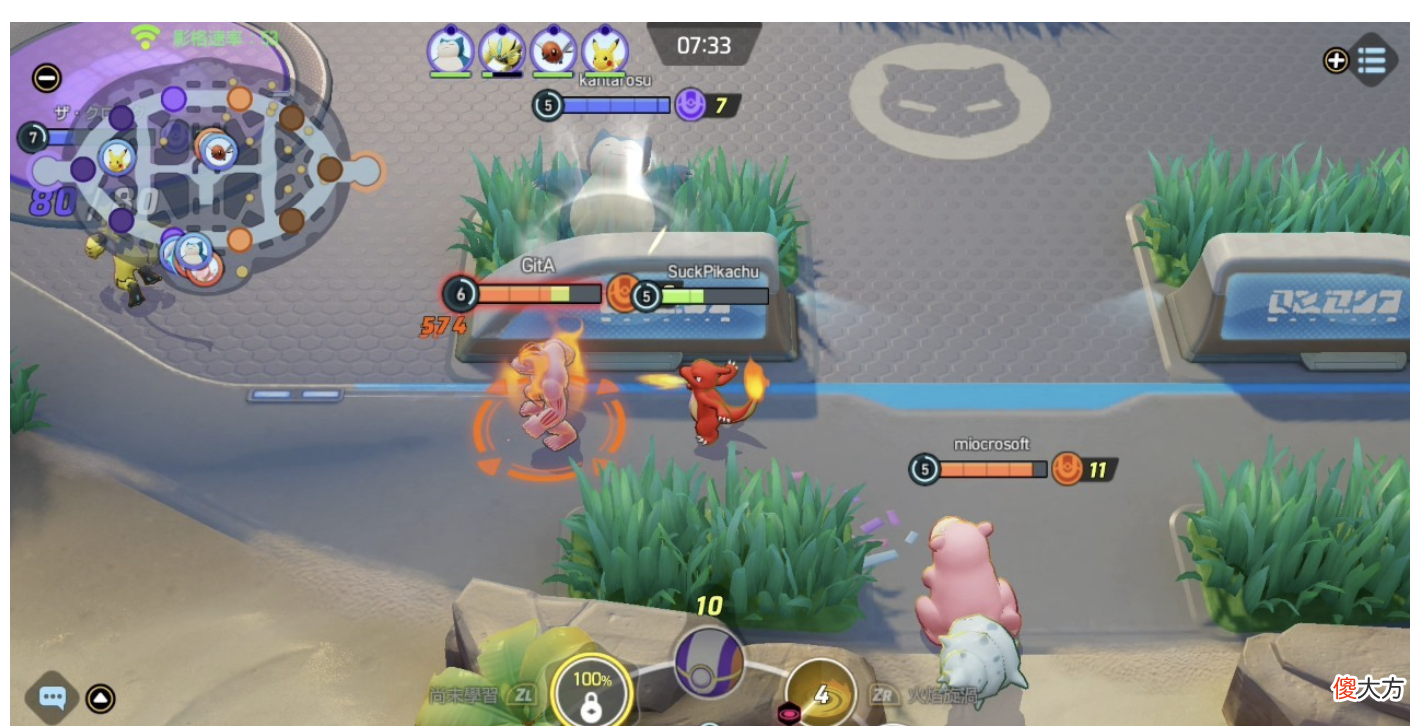Select Zeraora teammate portrait in top bar
Viewport: 1423px width, 726px height.
(501, 50)
